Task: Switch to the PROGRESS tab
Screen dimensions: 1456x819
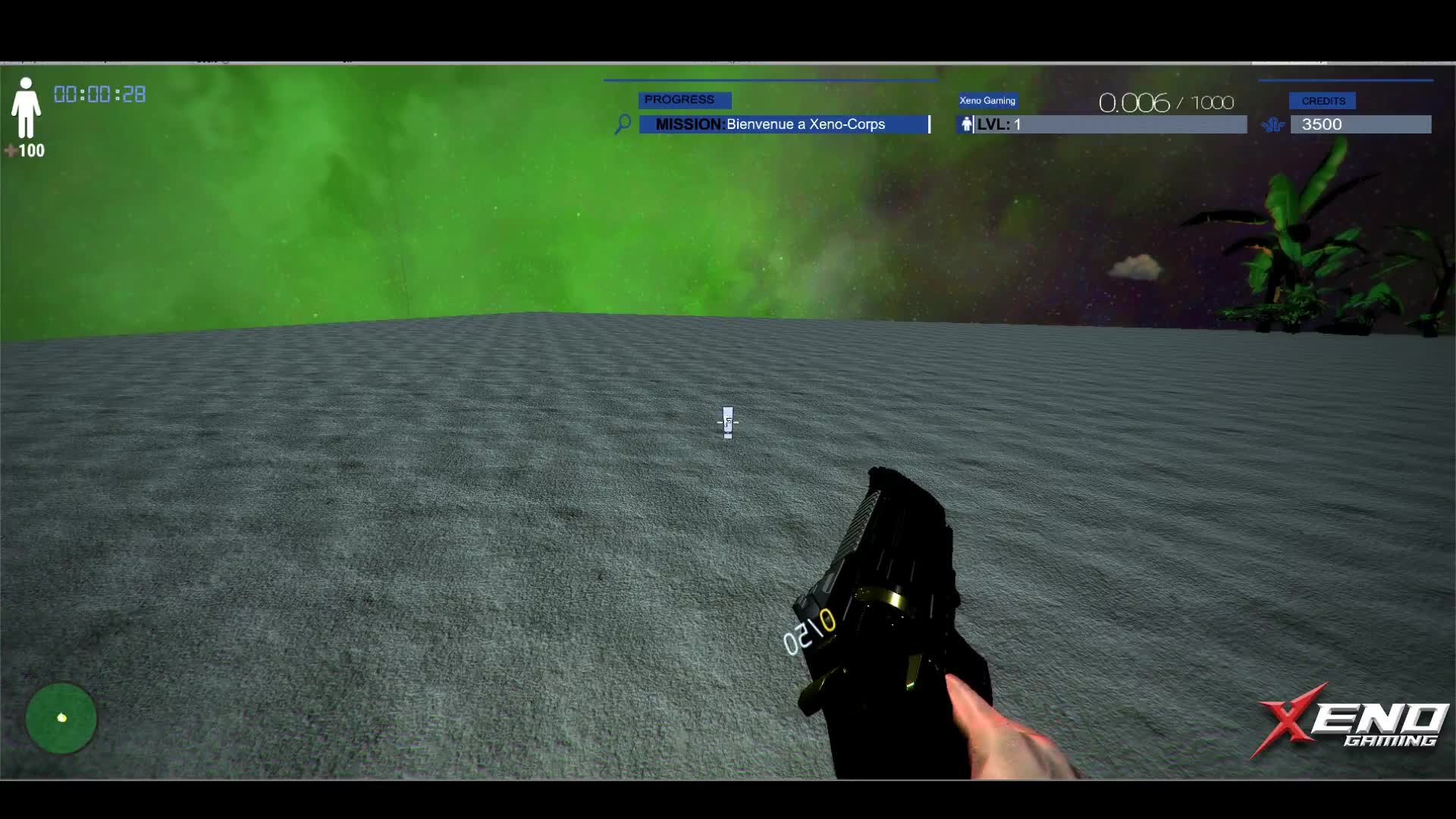Action: pos(684,99)
